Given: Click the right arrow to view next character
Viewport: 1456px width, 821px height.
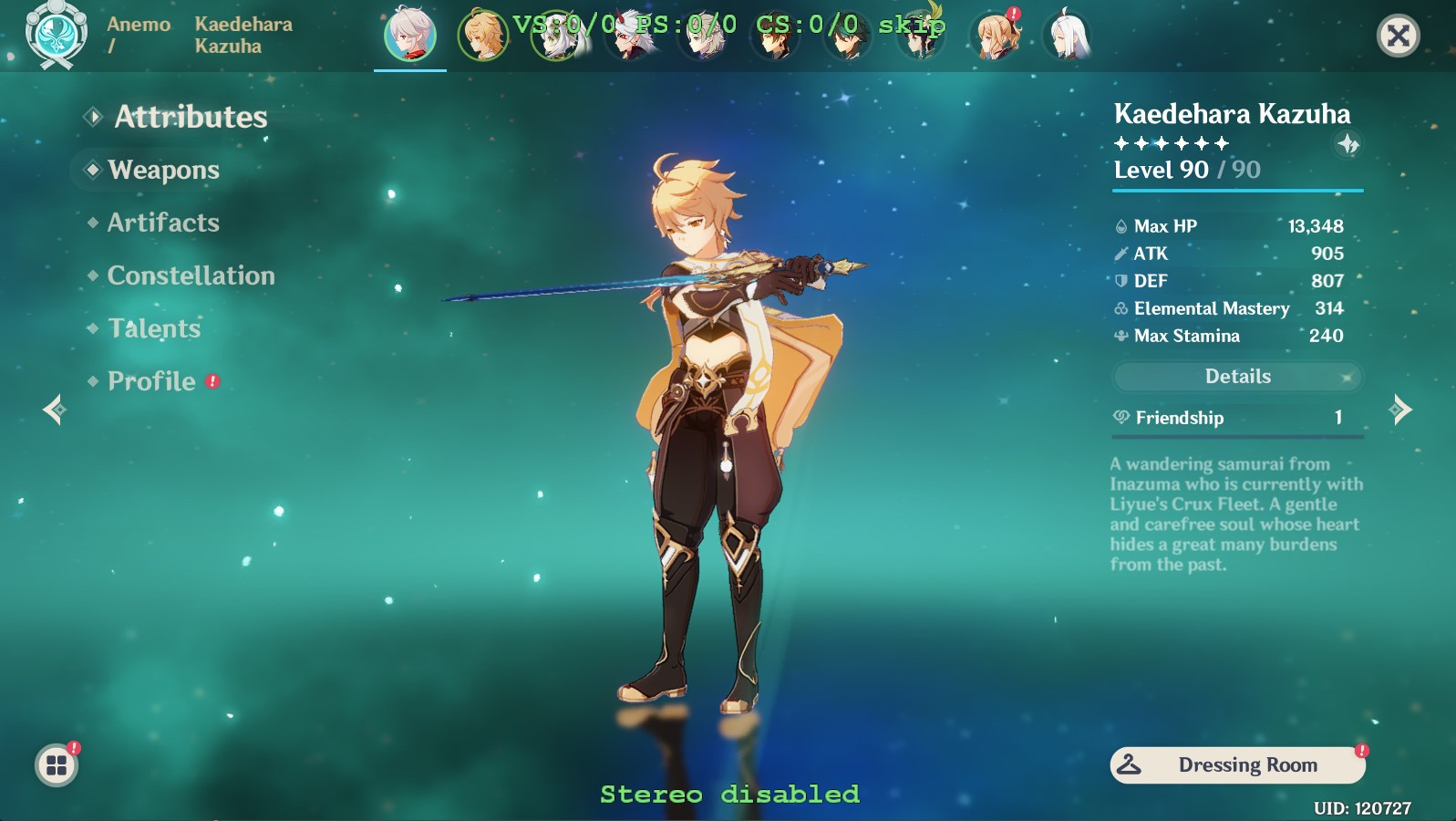Looking at the screenshot, I should click(1402, 410).
